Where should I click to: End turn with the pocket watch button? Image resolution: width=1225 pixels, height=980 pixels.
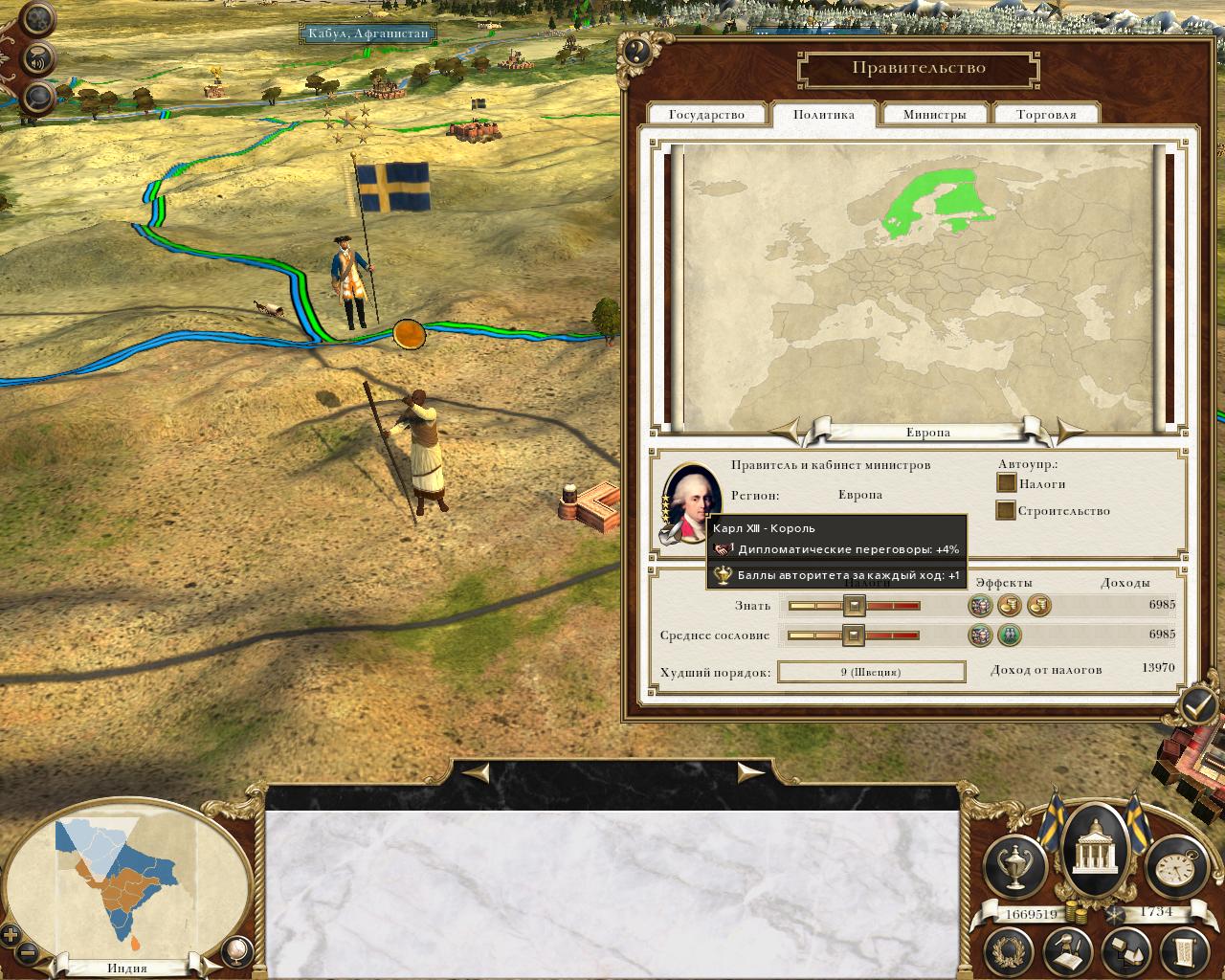[1172, 866]
